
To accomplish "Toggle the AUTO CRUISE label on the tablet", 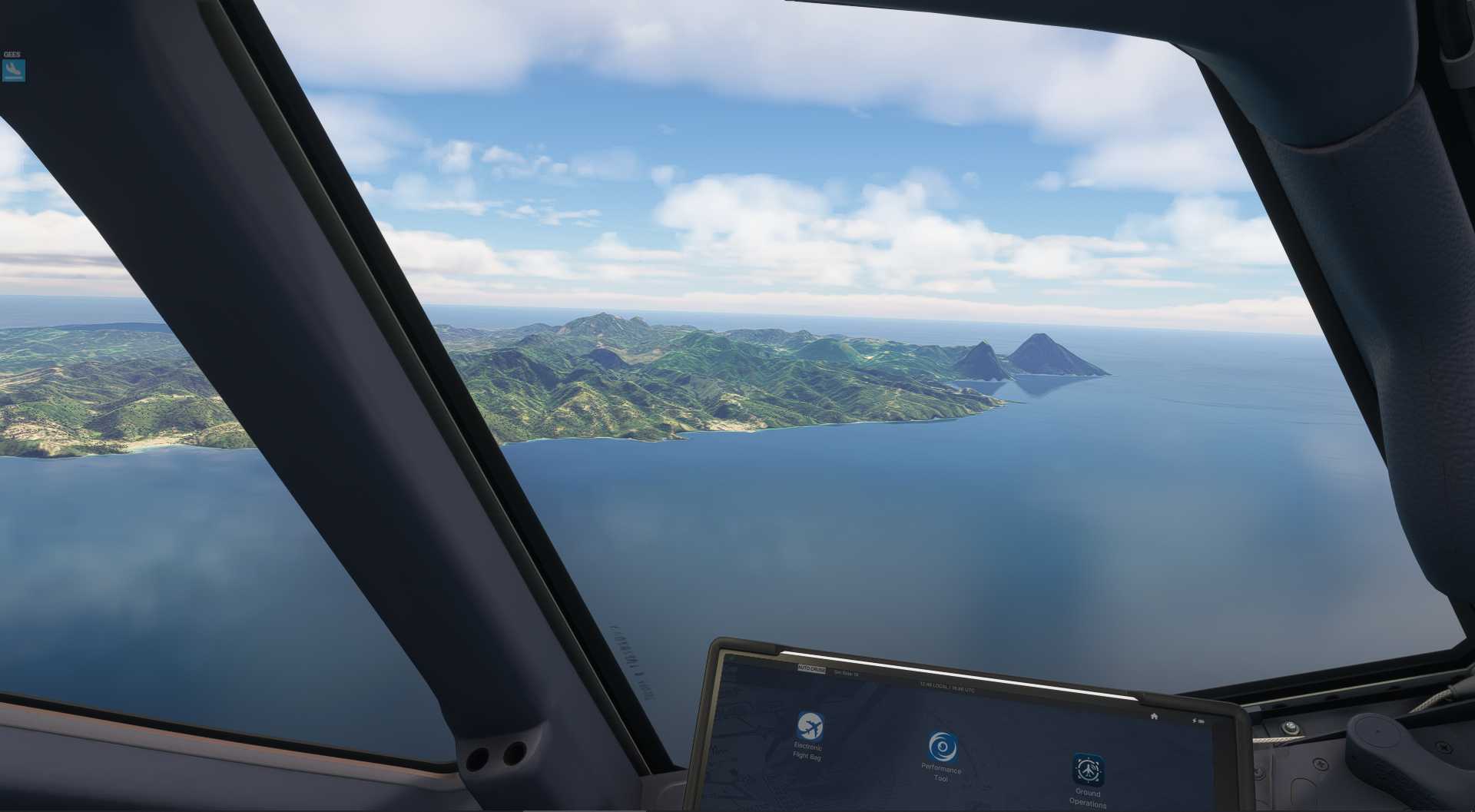I will click(x=811, y=669).
